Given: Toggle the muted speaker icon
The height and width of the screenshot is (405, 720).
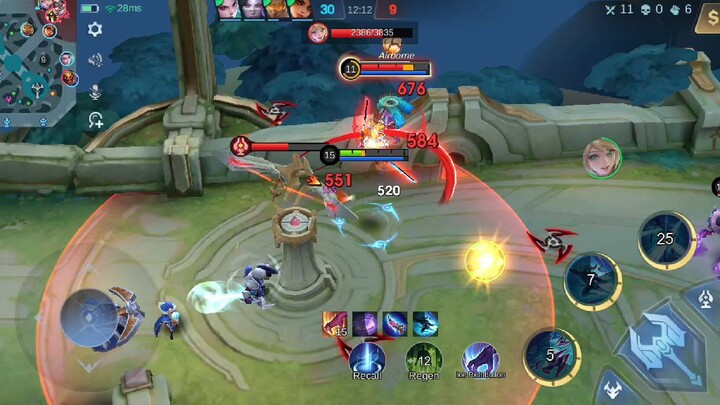Looking at the screenshot, I should [x=95, y=60].
